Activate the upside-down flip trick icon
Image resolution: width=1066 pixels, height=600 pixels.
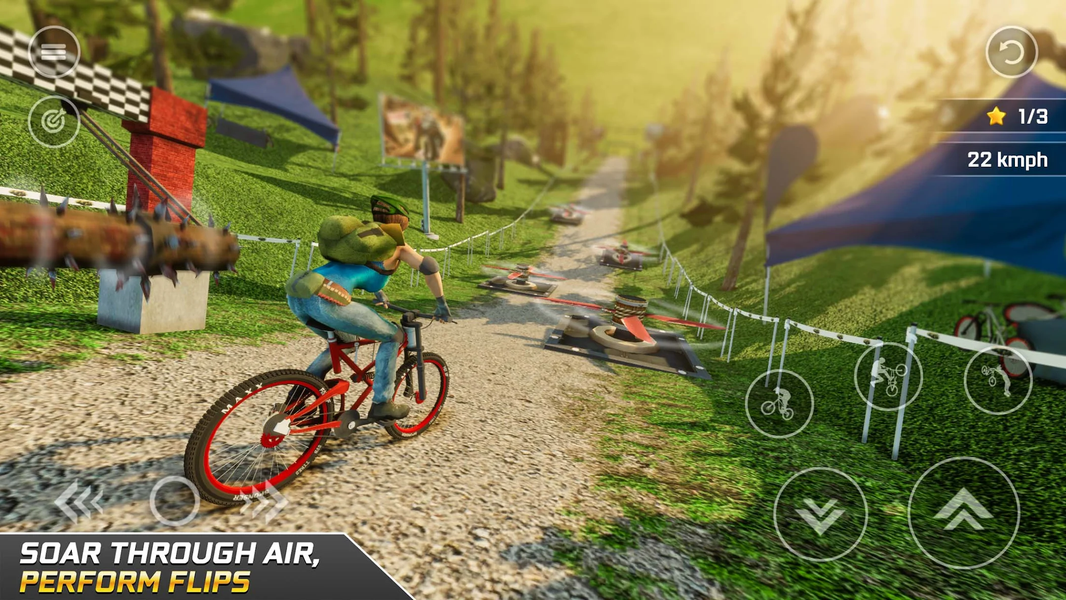(997, 379)
